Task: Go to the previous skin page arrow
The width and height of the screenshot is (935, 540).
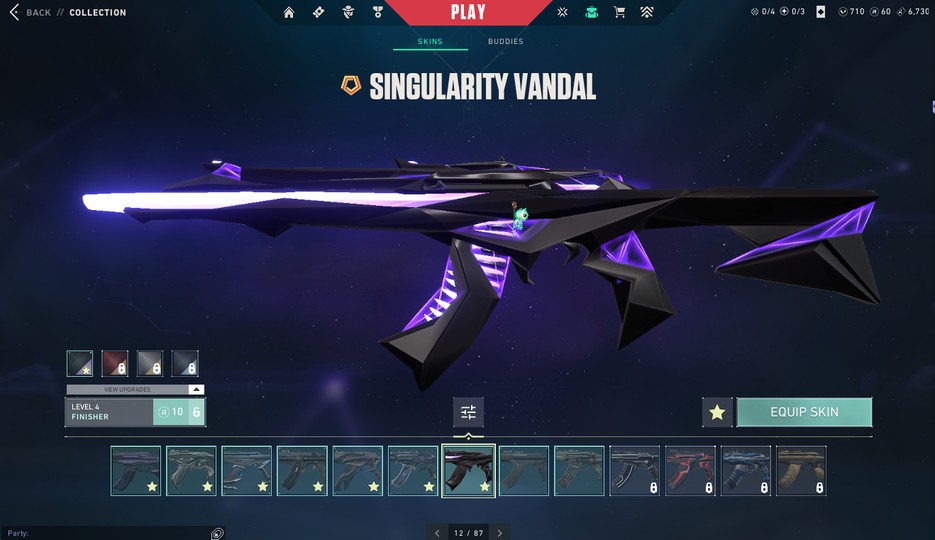Action: pos(437,533)
